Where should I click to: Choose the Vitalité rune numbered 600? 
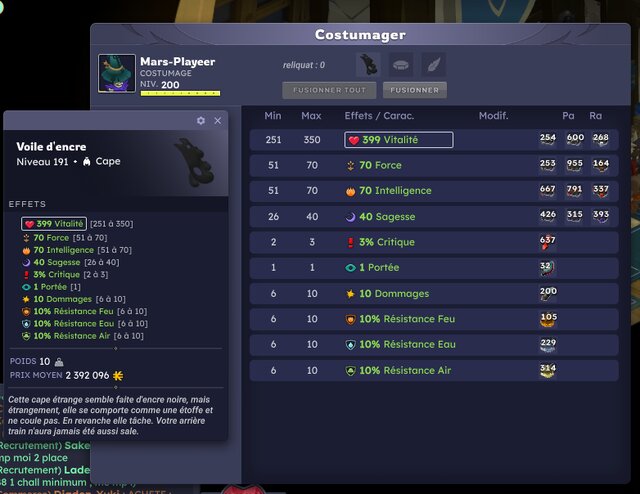click(575, 140)
